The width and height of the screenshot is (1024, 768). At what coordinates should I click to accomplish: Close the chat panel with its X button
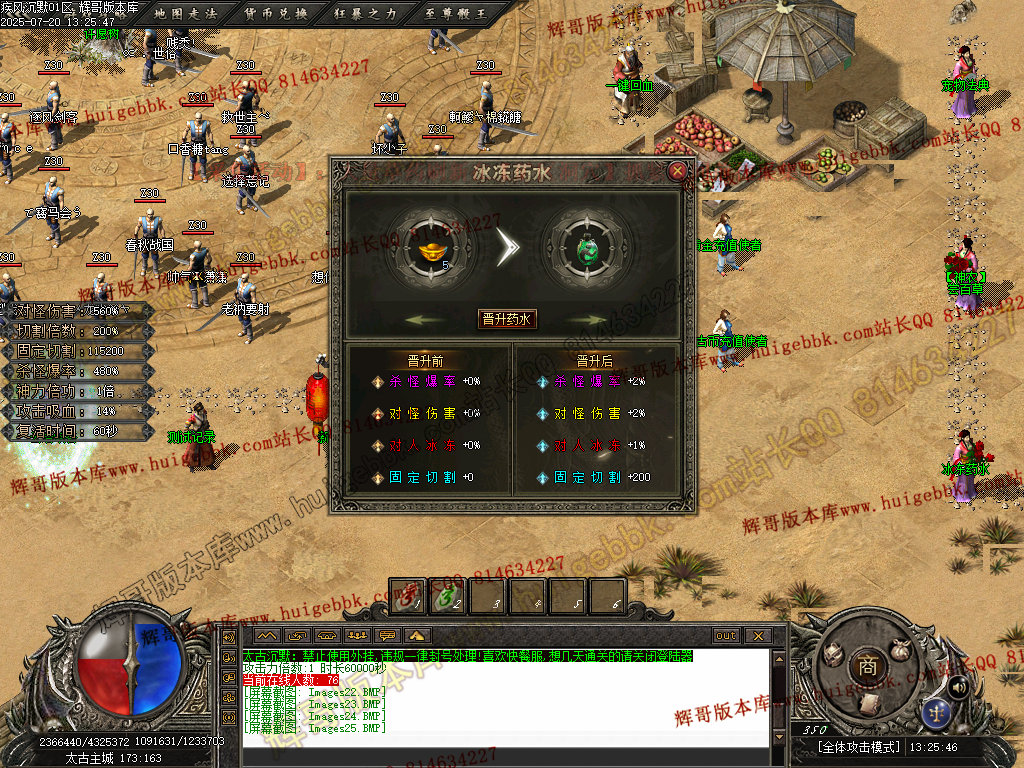(x=758, y=636)
